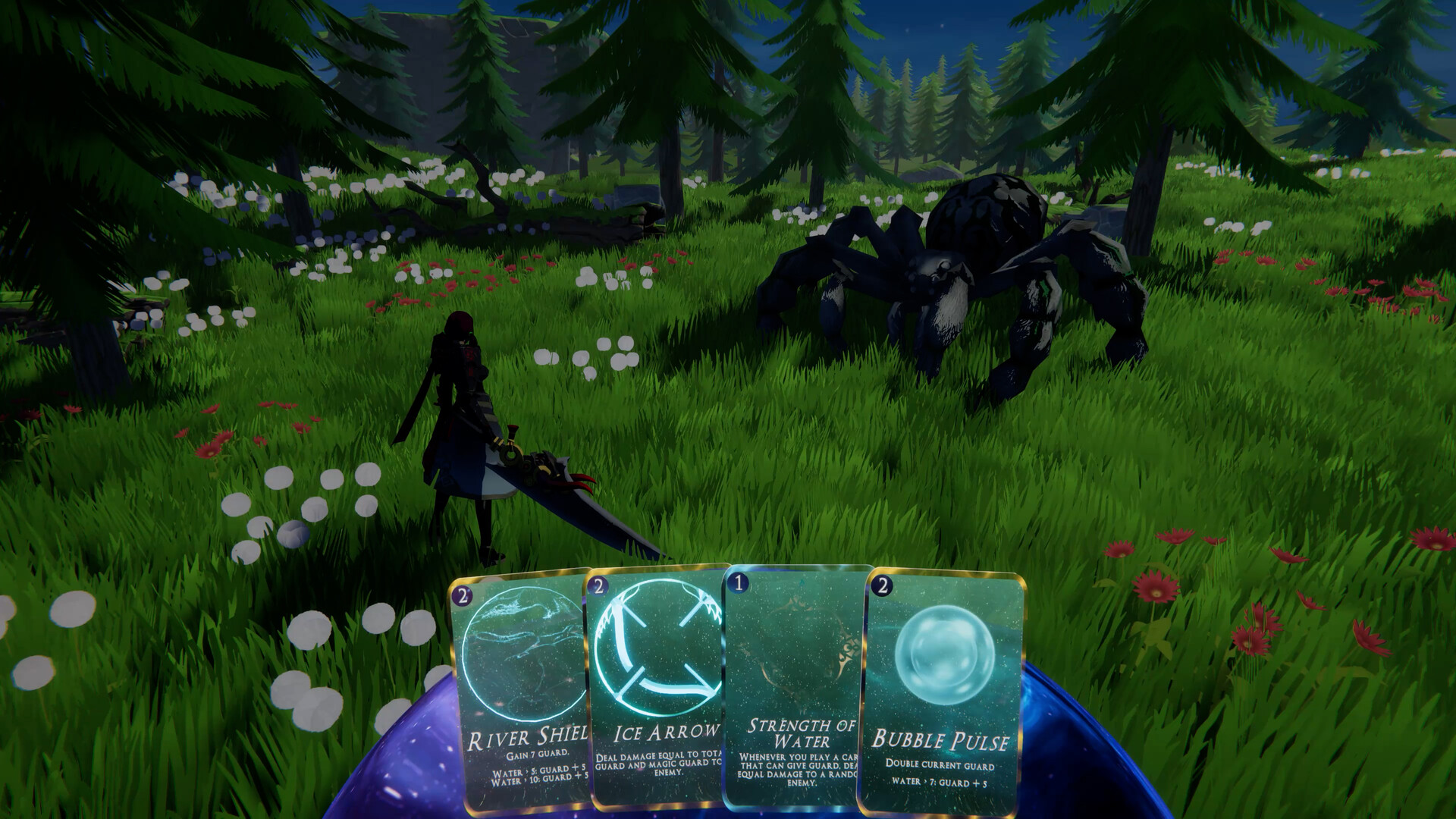Play the River Shield card
This screenshot has height=819, width=1456.
coord(521,682)
